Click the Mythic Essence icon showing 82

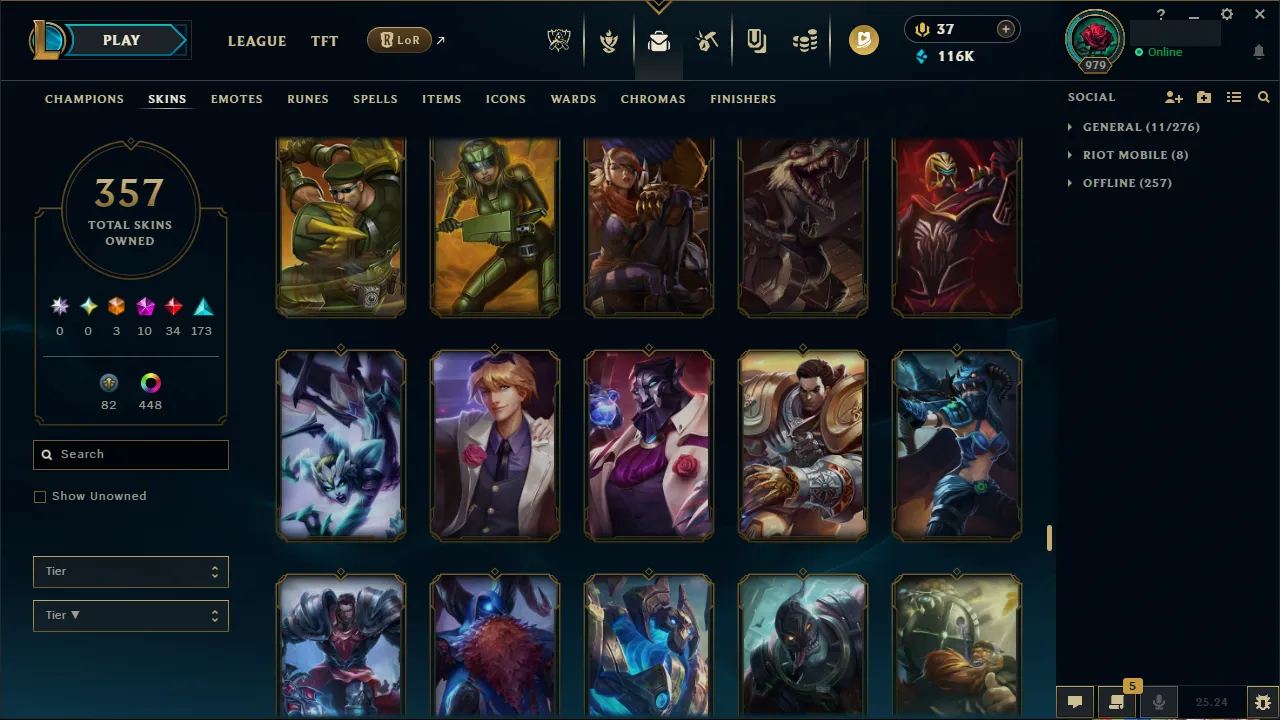[108, 383]
